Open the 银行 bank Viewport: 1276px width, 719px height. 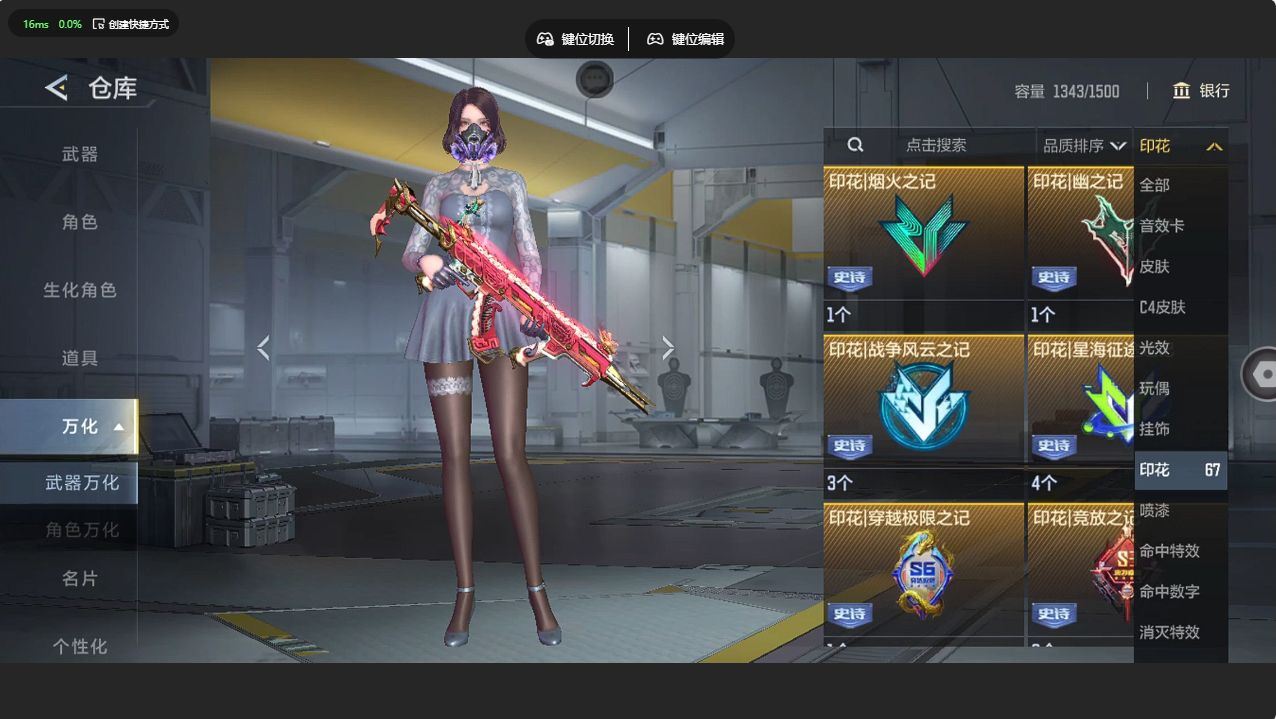pyautogui.click(x=1201, y=91)
